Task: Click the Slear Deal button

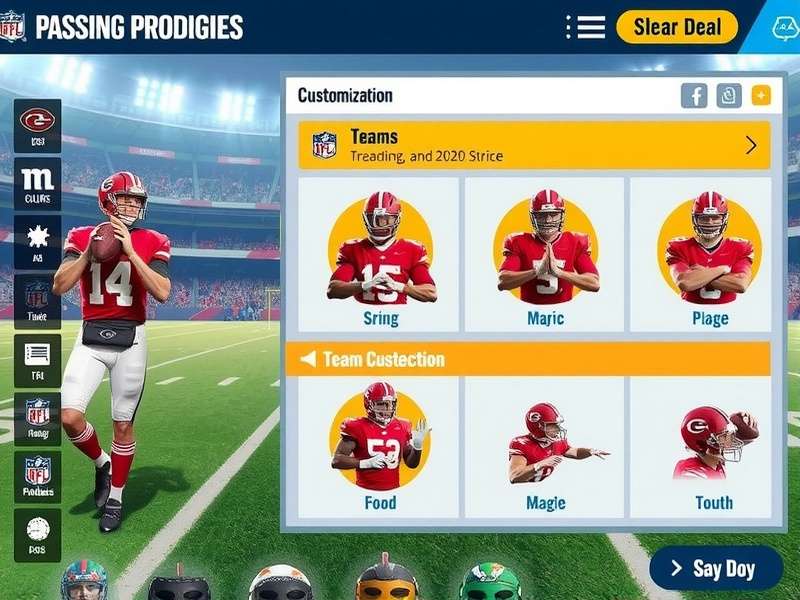Action: [676, 27]
